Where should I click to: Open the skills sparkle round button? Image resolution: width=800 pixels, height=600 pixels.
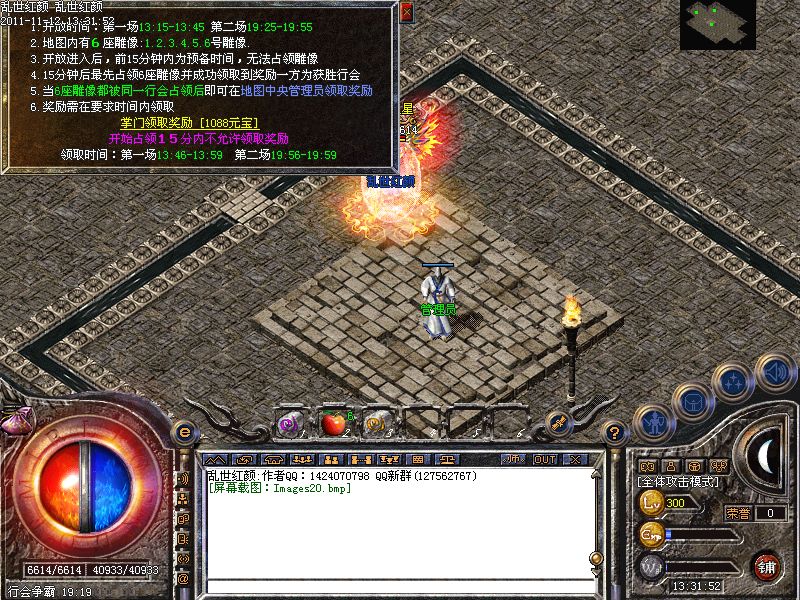pos(735,381)
